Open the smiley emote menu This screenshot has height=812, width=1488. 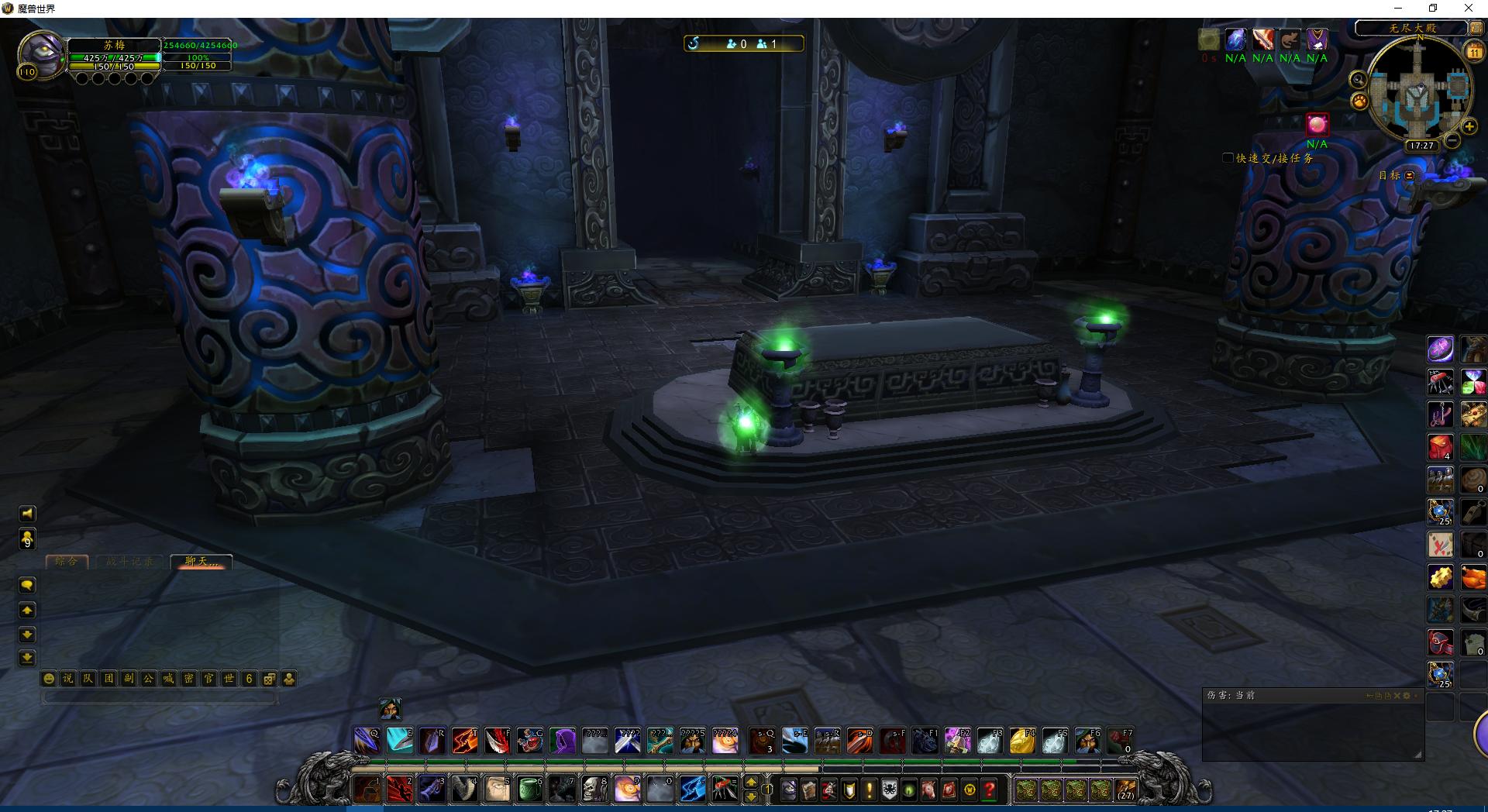pyautogui.click(x=49, y=679)
